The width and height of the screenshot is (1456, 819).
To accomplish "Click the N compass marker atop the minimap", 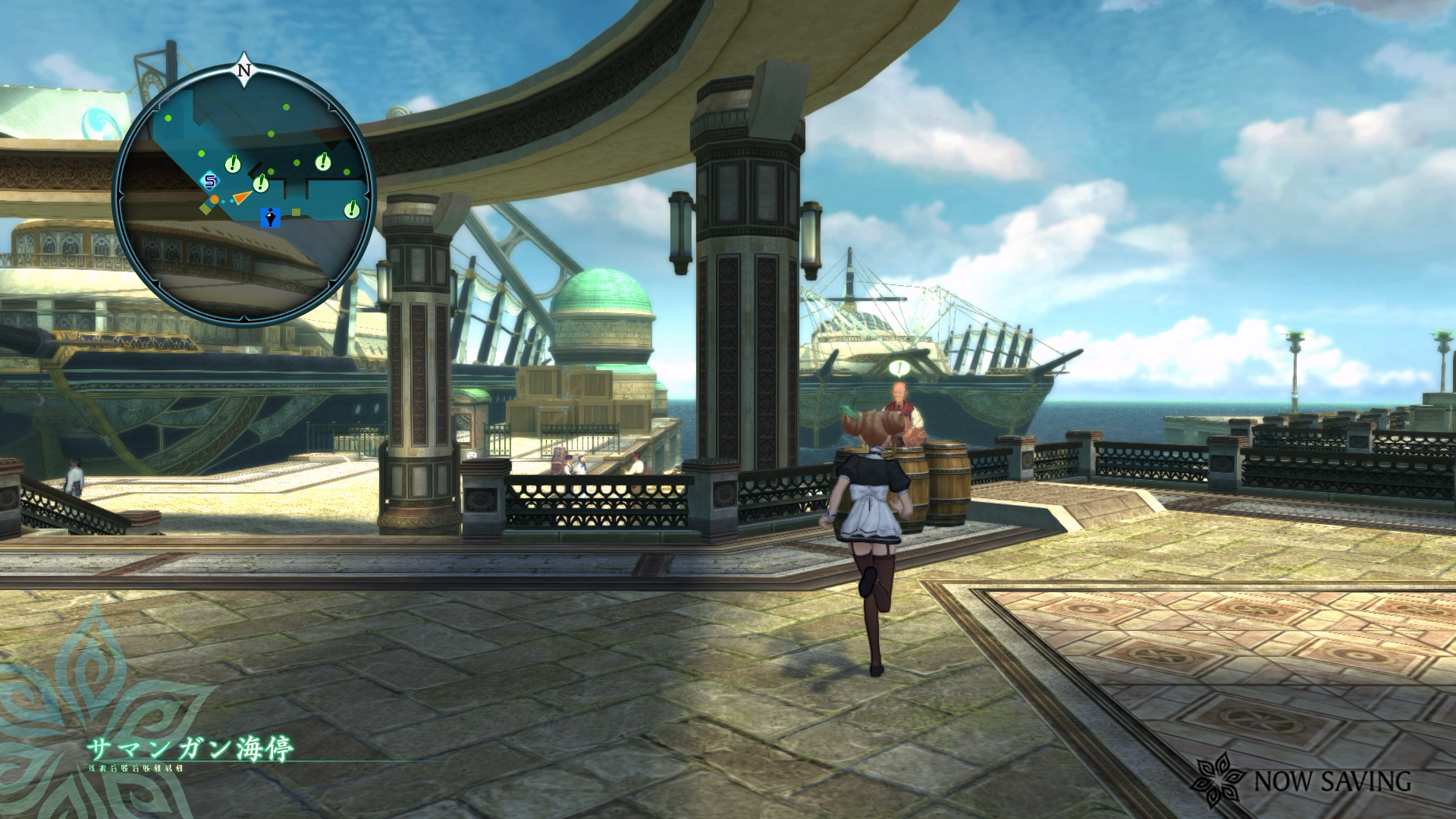I will [244, 71].
